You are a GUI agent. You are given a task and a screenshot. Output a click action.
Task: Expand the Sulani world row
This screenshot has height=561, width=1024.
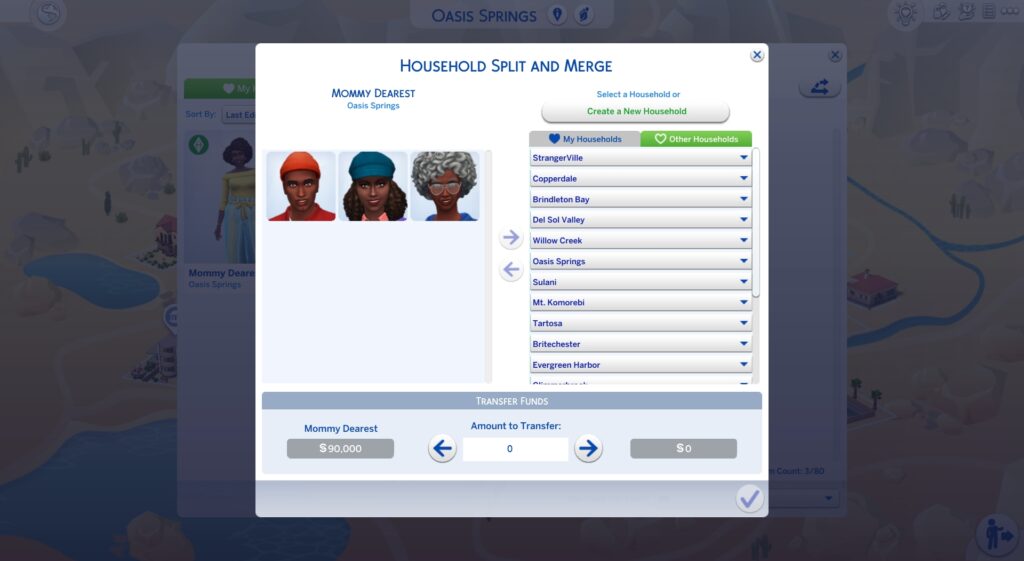point(640,283)
